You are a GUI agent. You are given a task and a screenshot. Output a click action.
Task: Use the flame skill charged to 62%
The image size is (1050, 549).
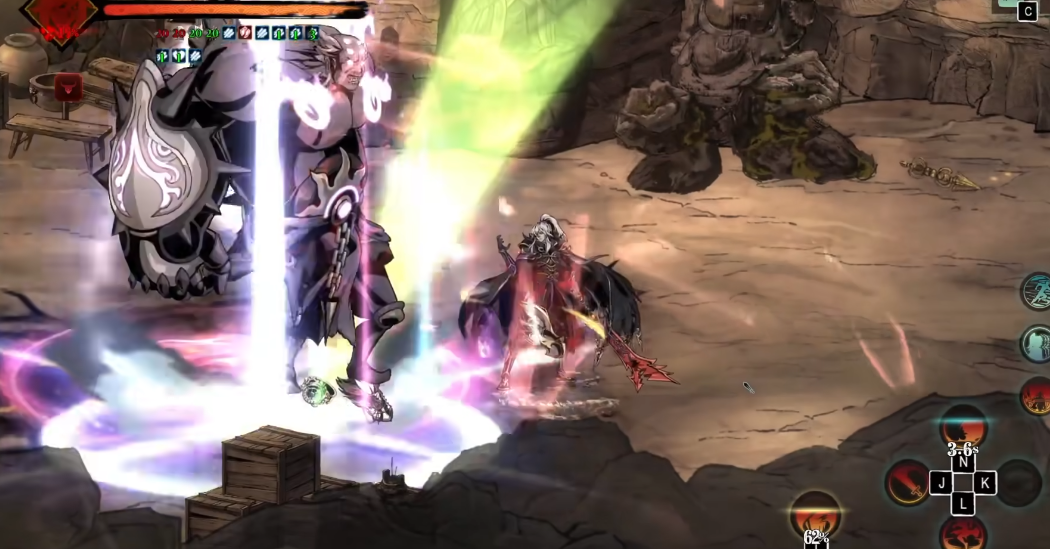click(x=816, y=515)
